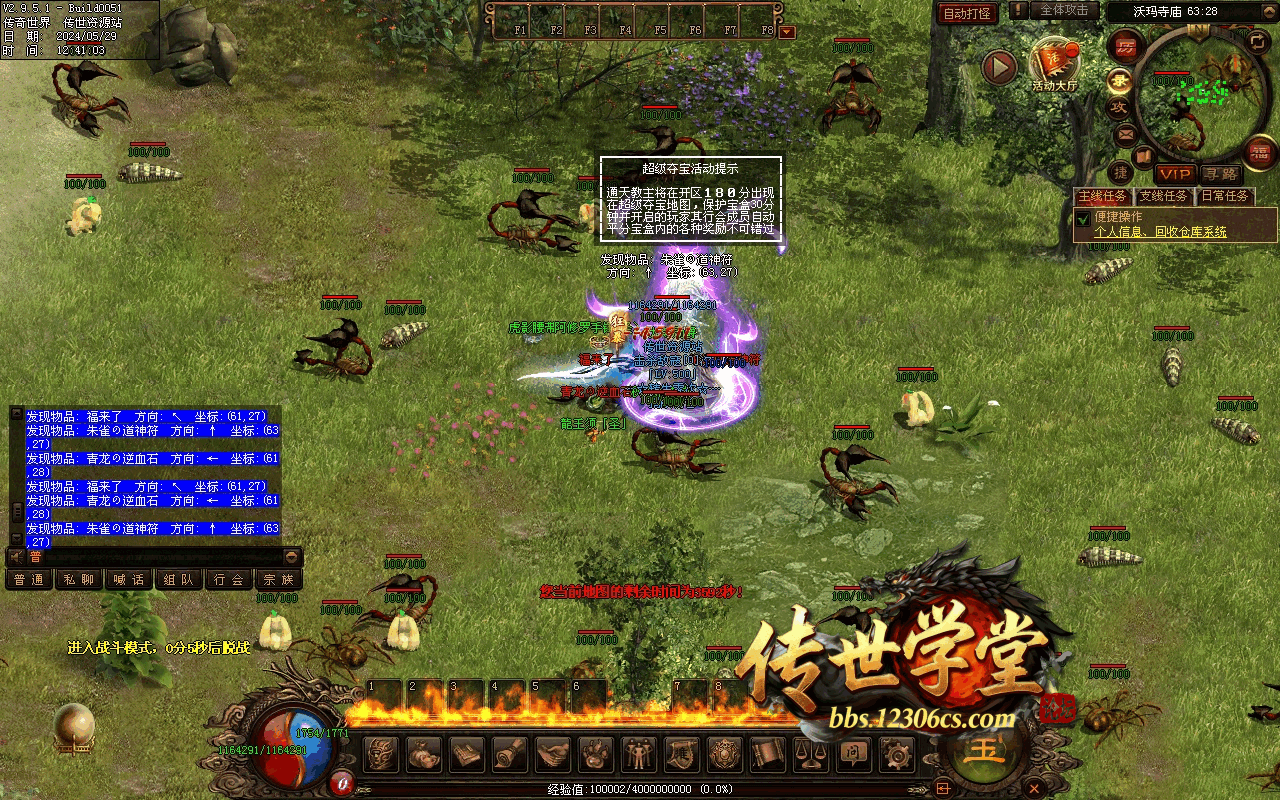Open the VIP button below the minimap
This screenshot has width=1280, height=800.
point(1175,175)
